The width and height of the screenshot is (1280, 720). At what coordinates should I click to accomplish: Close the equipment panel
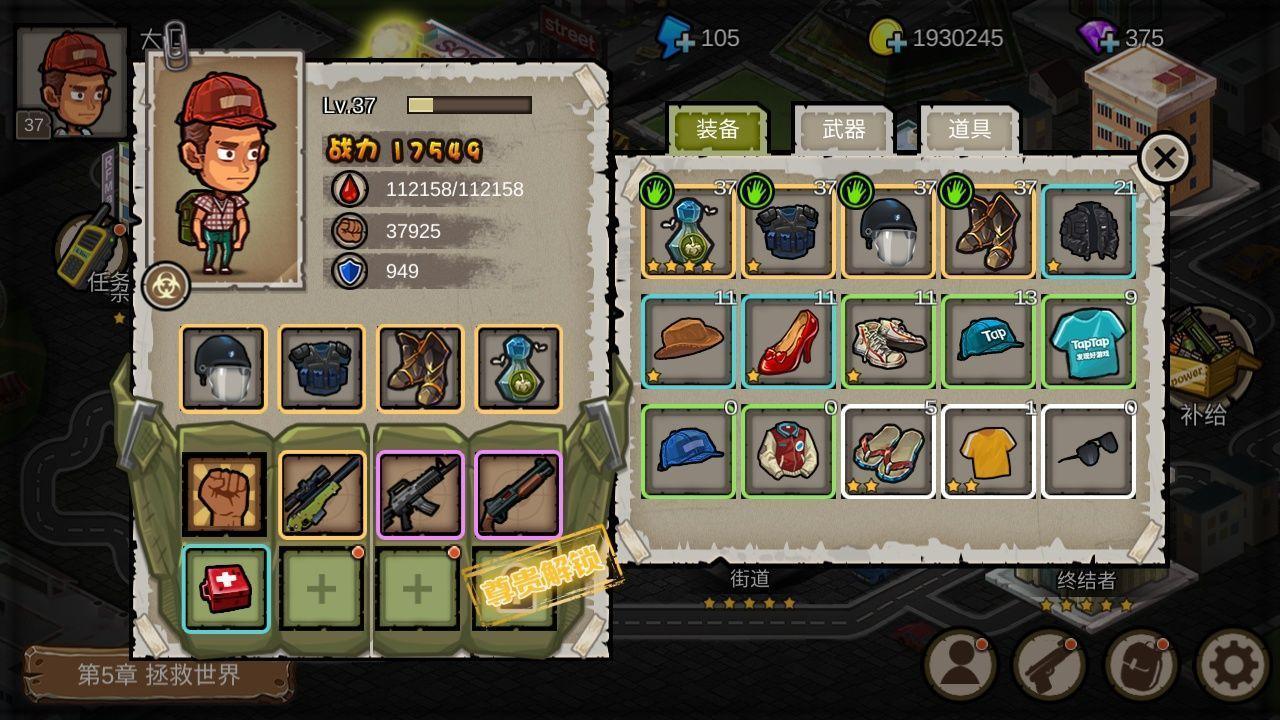[x=1164, y=158]
